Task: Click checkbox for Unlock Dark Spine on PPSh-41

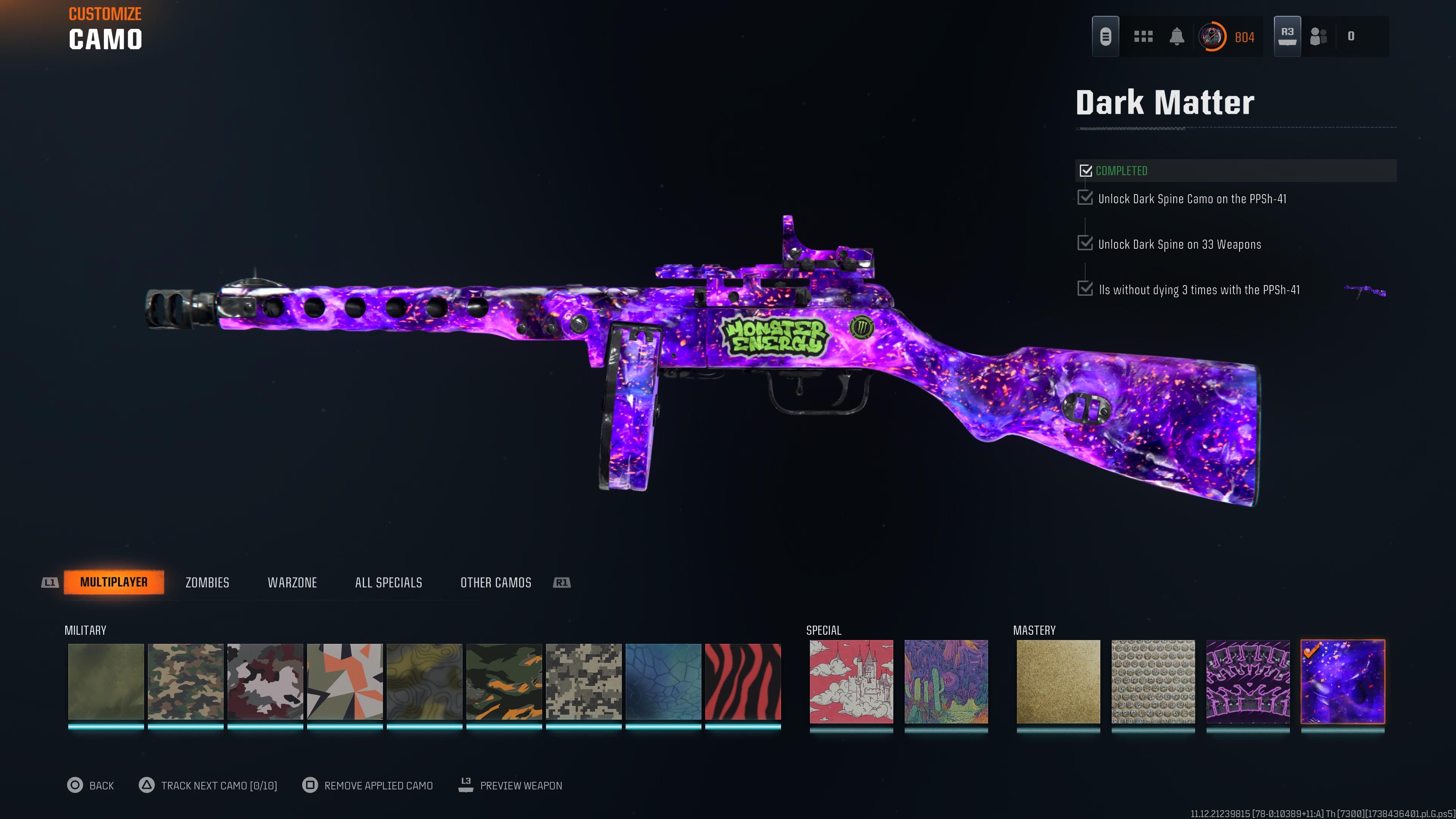Action: 1086,198
